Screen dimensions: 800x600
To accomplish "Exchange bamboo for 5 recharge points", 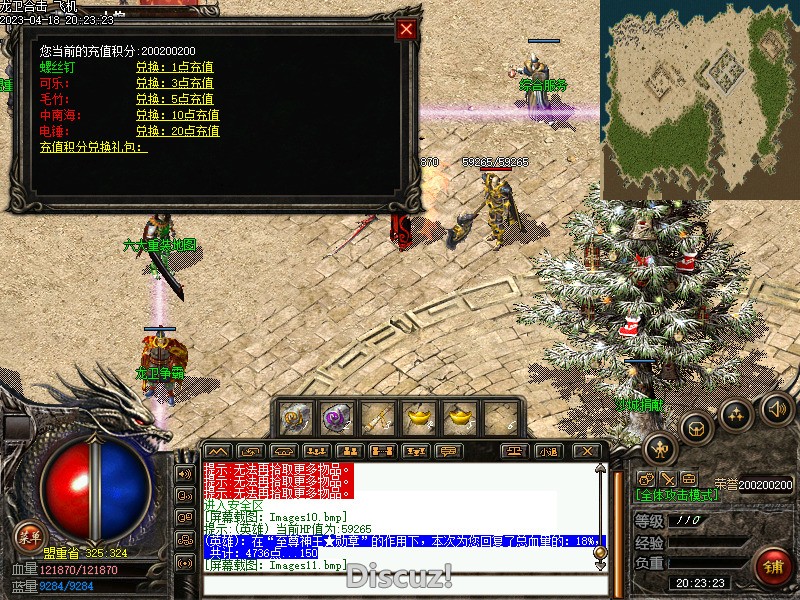I will tap(174, 99).
